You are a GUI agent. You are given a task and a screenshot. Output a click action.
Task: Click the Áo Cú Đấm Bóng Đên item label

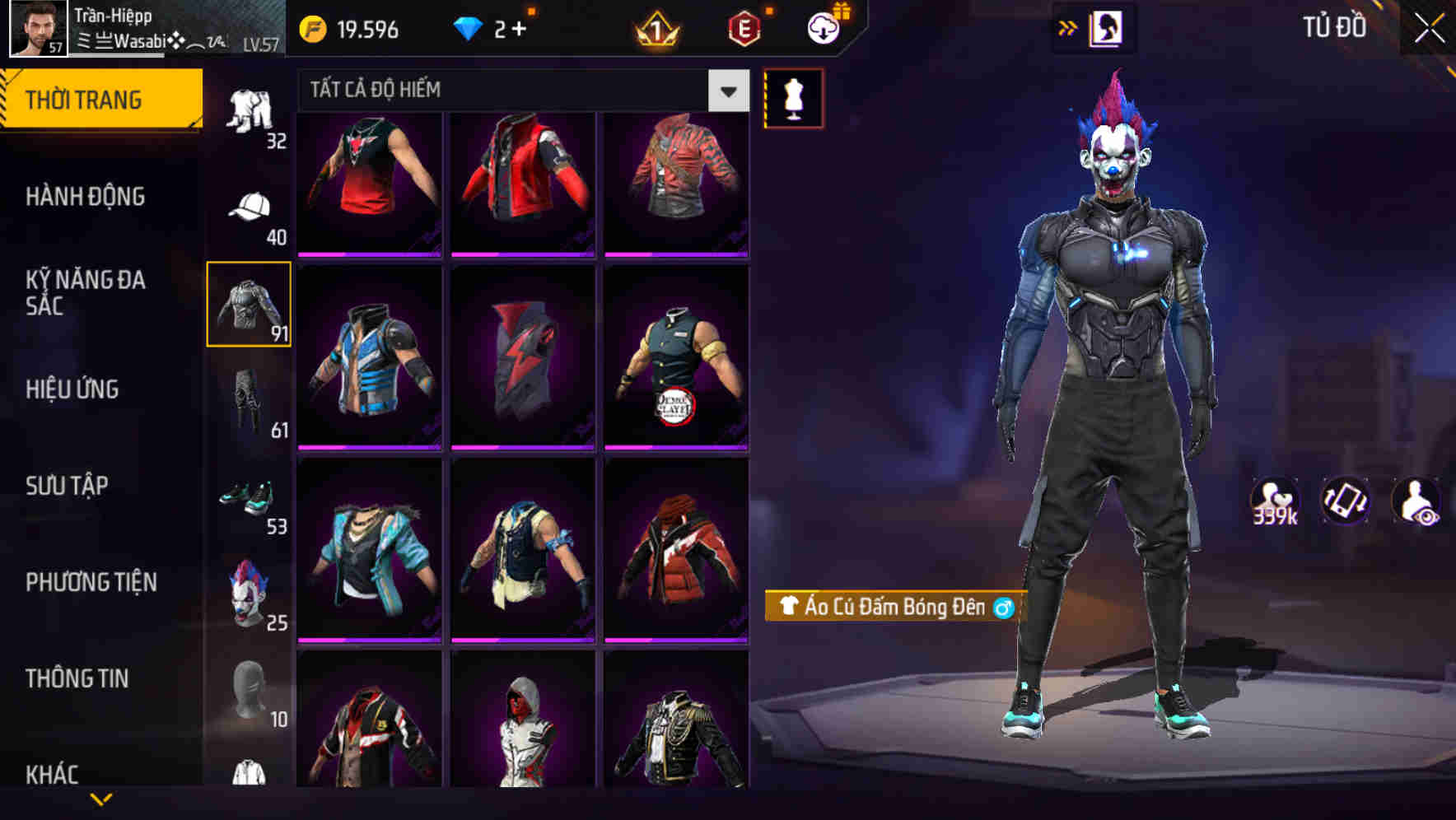(x=894, y=607)
